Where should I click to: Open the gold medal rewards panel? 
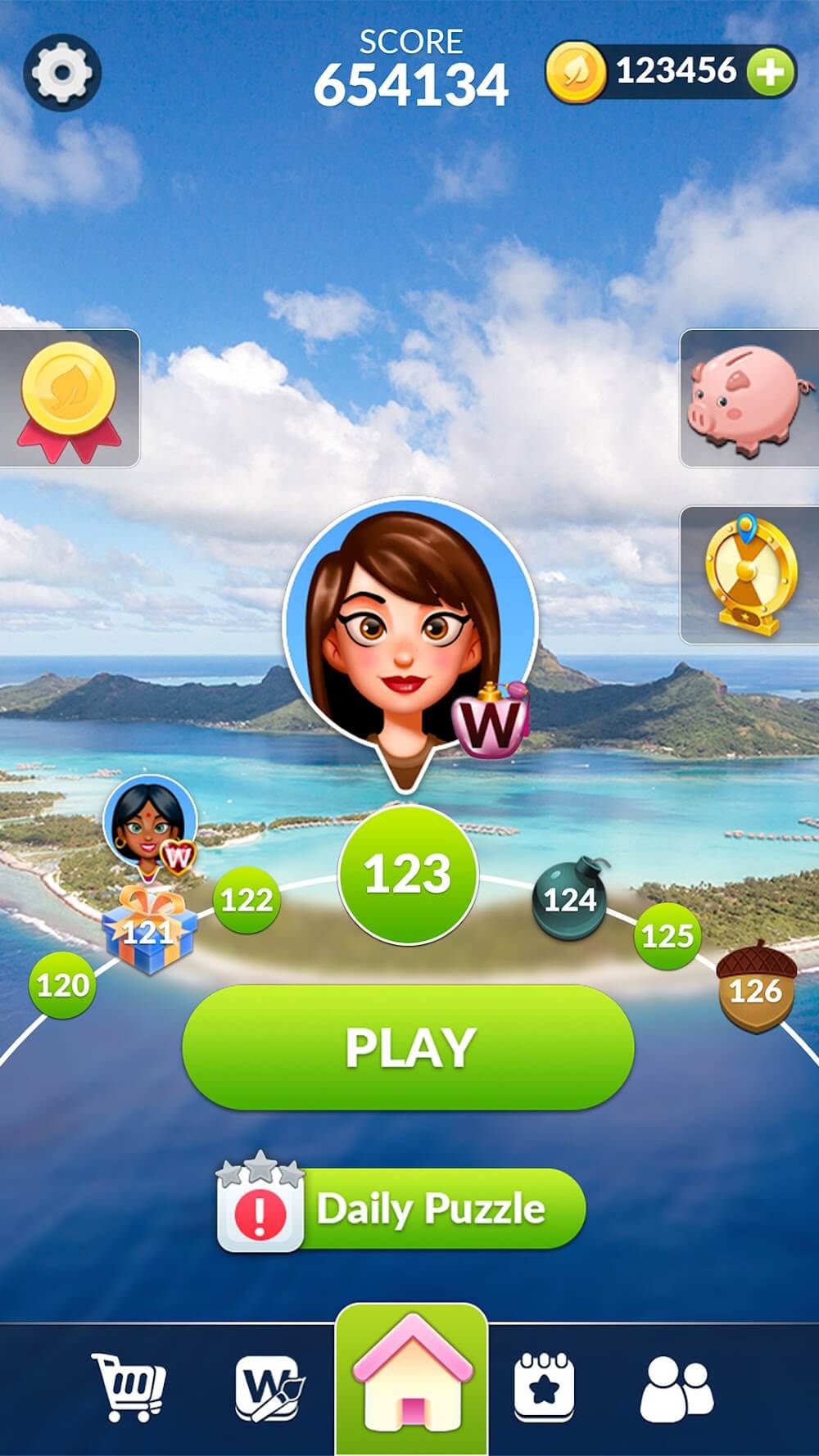tap(69, 399)
